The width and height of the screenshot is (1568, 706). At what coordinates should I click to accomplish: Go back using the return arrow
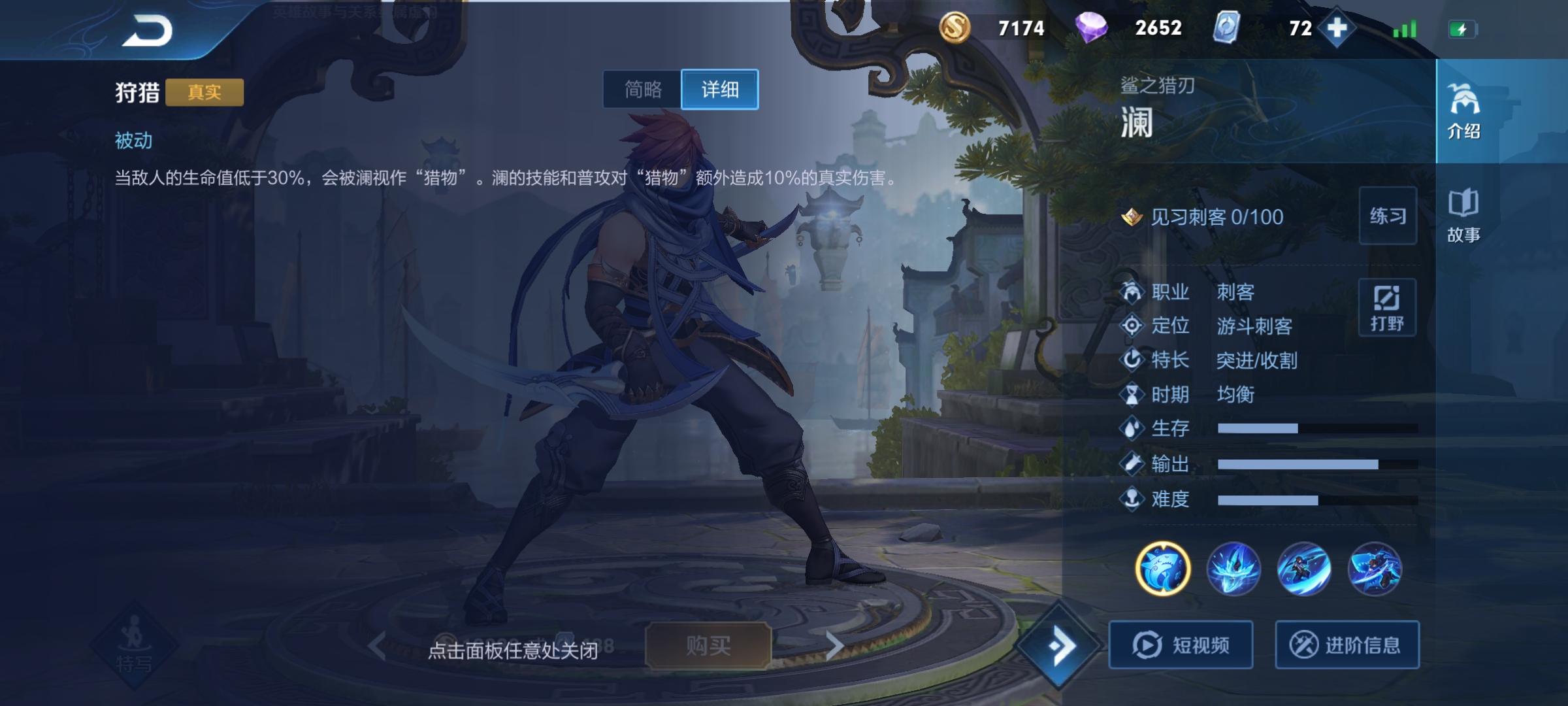(148, 31)
